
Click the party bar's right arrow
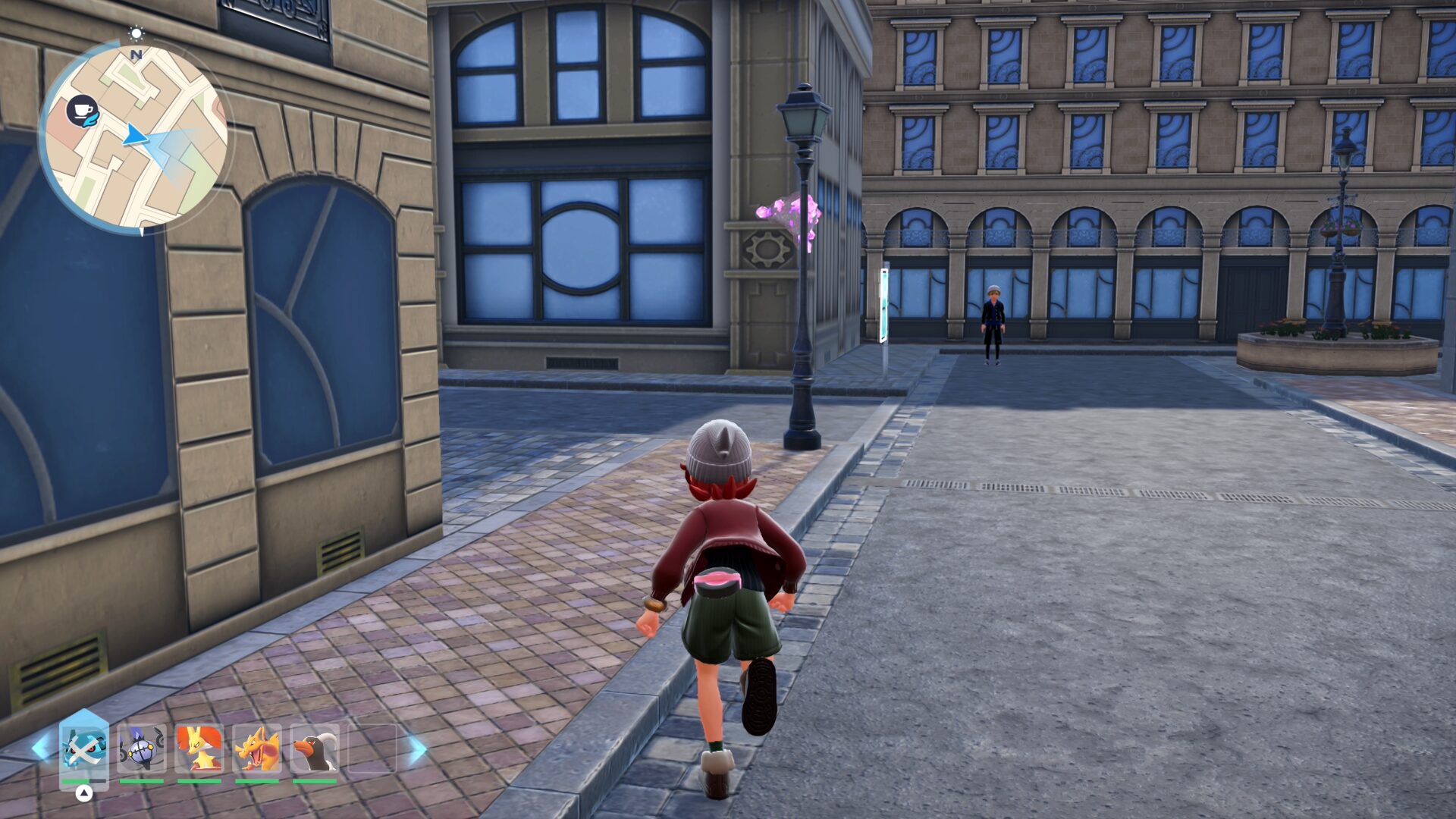tap(418, 749)
